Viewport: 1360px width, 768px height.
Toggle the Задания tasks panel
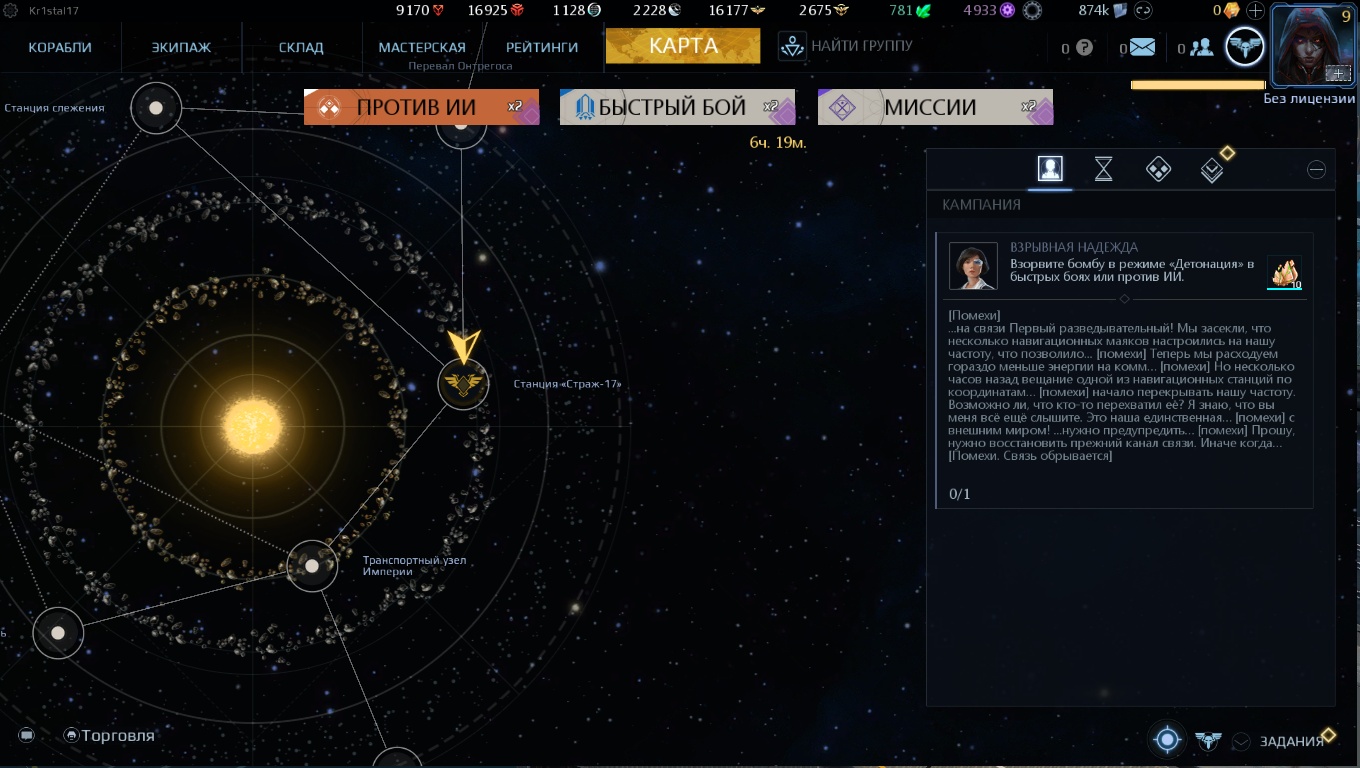[x=1291, y=741]
